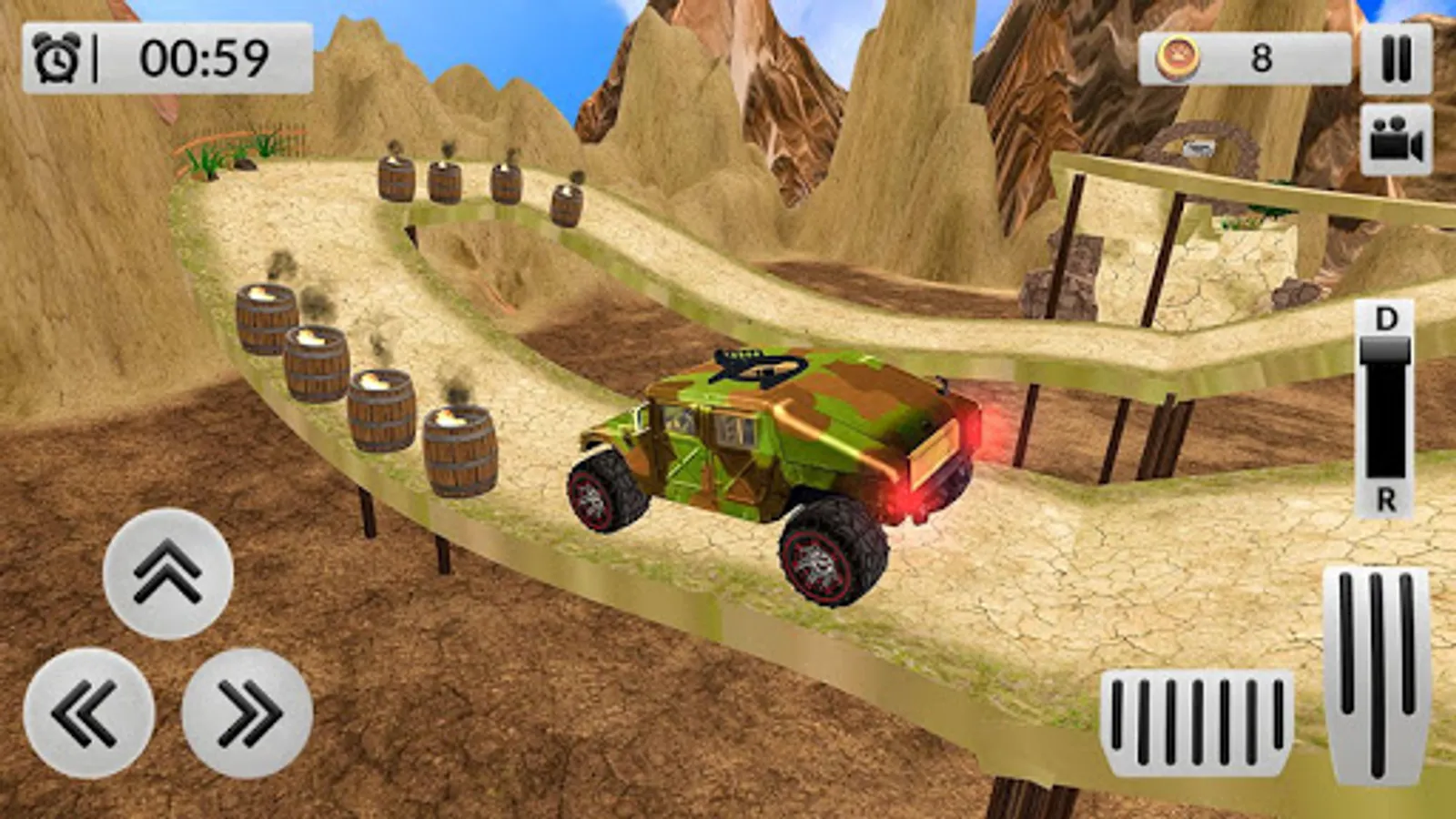Click the alarm clock timer icon

tap(56, 56)
